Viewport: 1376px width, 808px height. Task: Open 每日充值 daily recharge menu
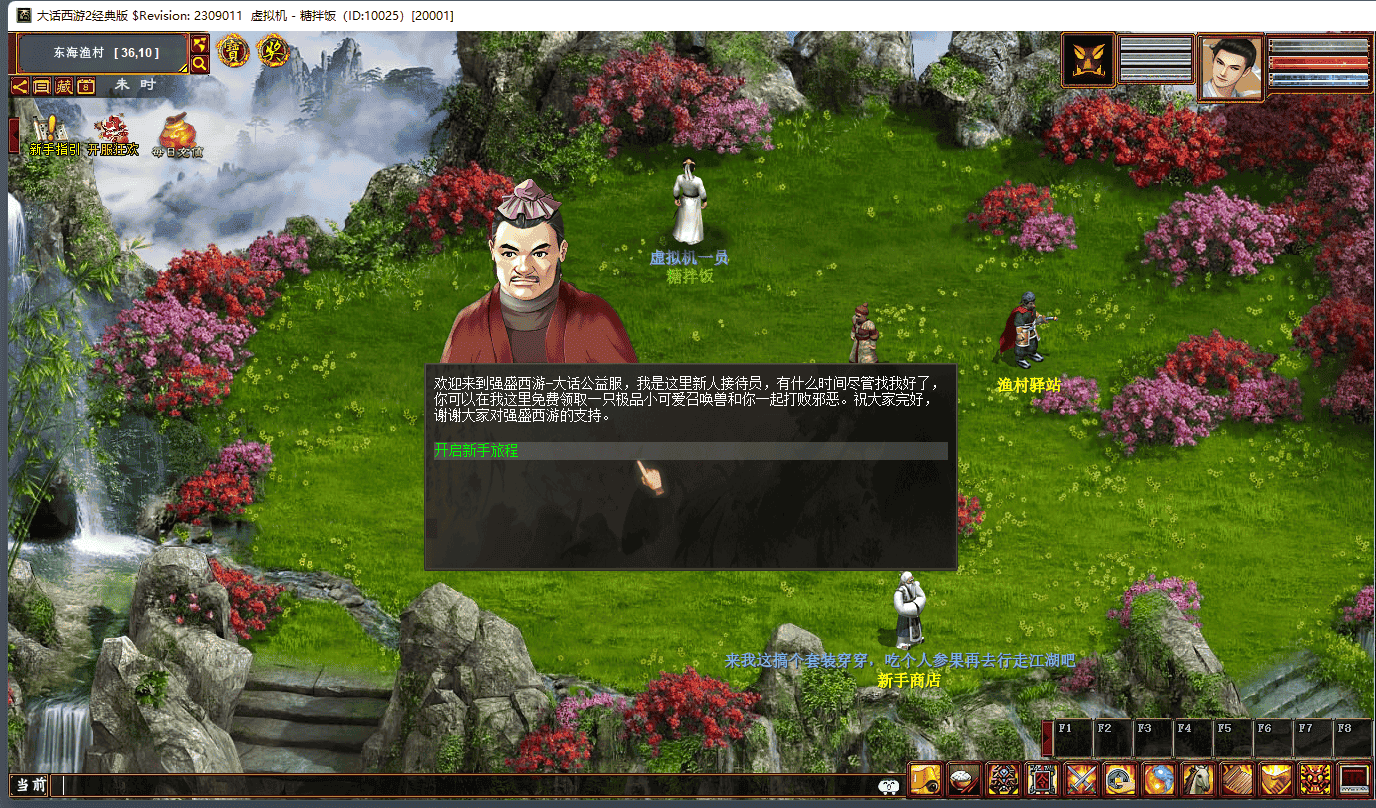pyautogui.click(x=180, y=130)
